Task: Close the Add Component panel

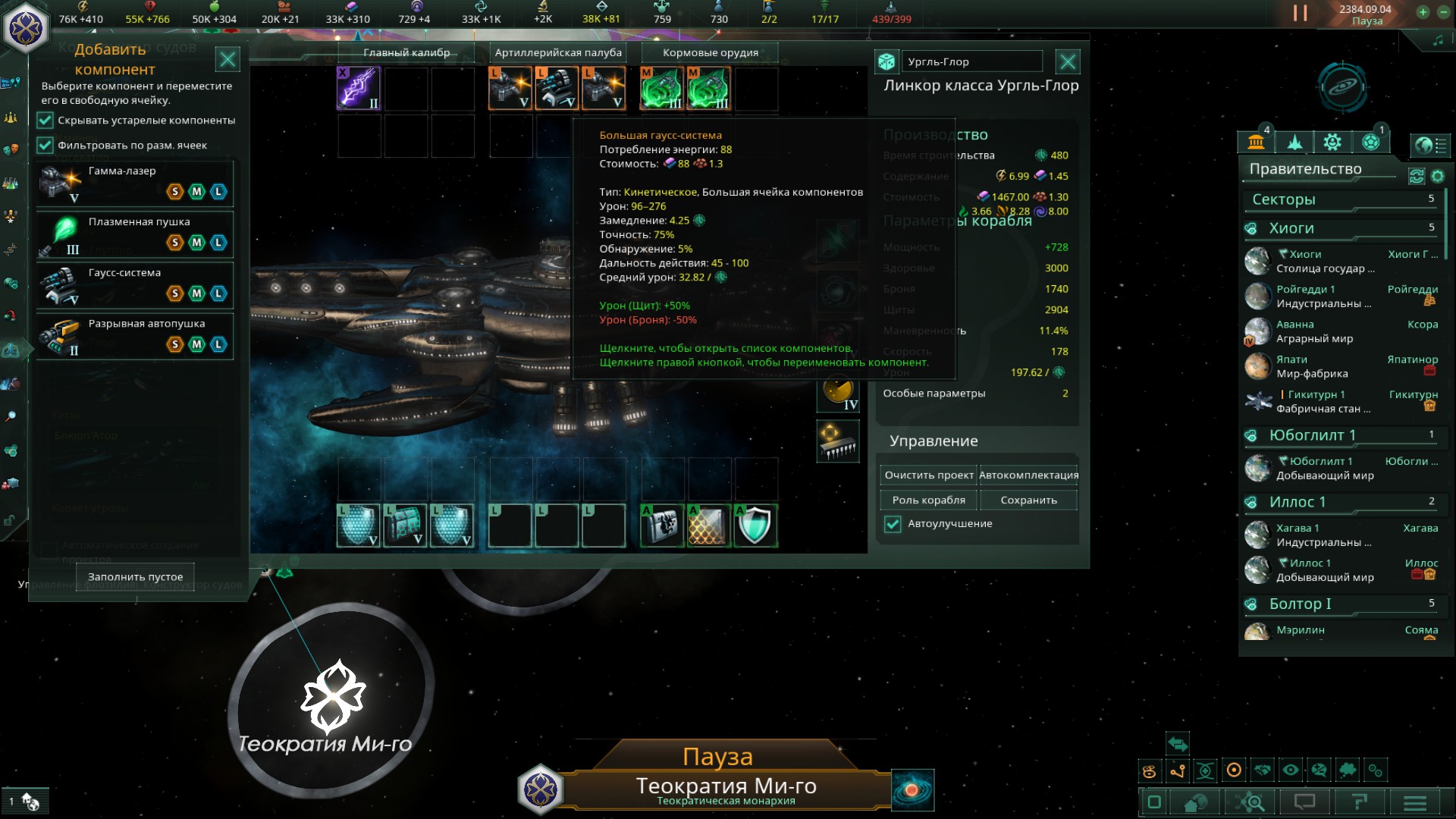Action: click(x=227, y=59)
